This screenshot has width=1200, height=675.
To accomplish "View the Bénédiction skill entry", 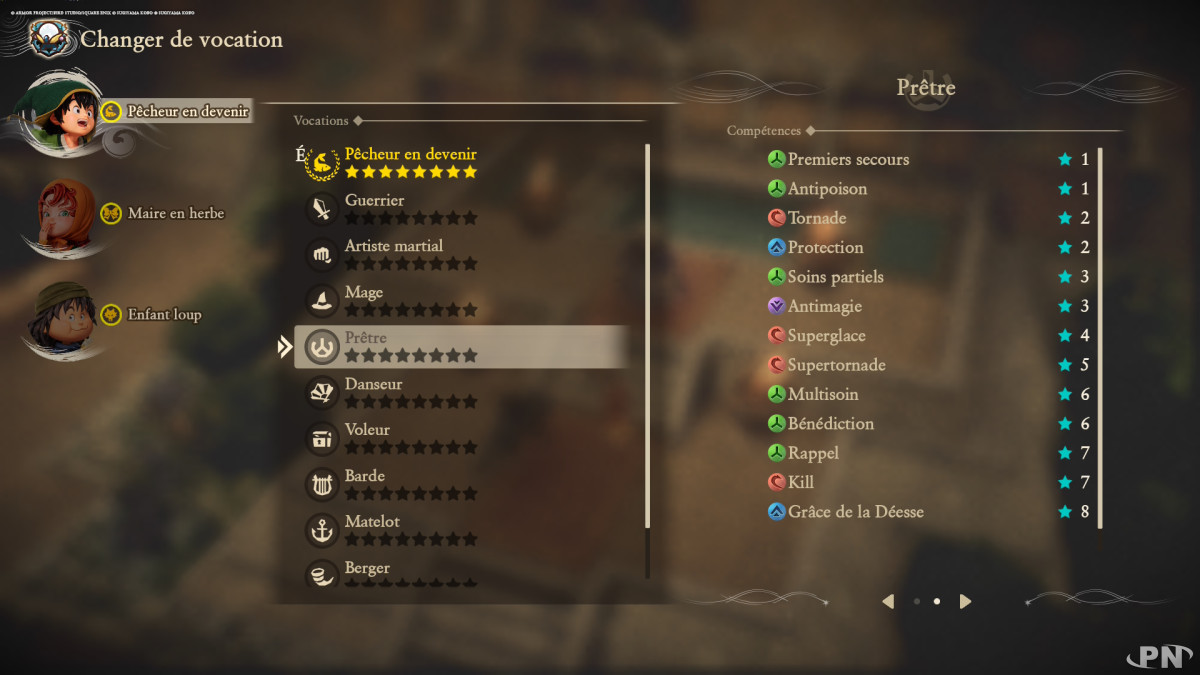I will click(830, 424).
